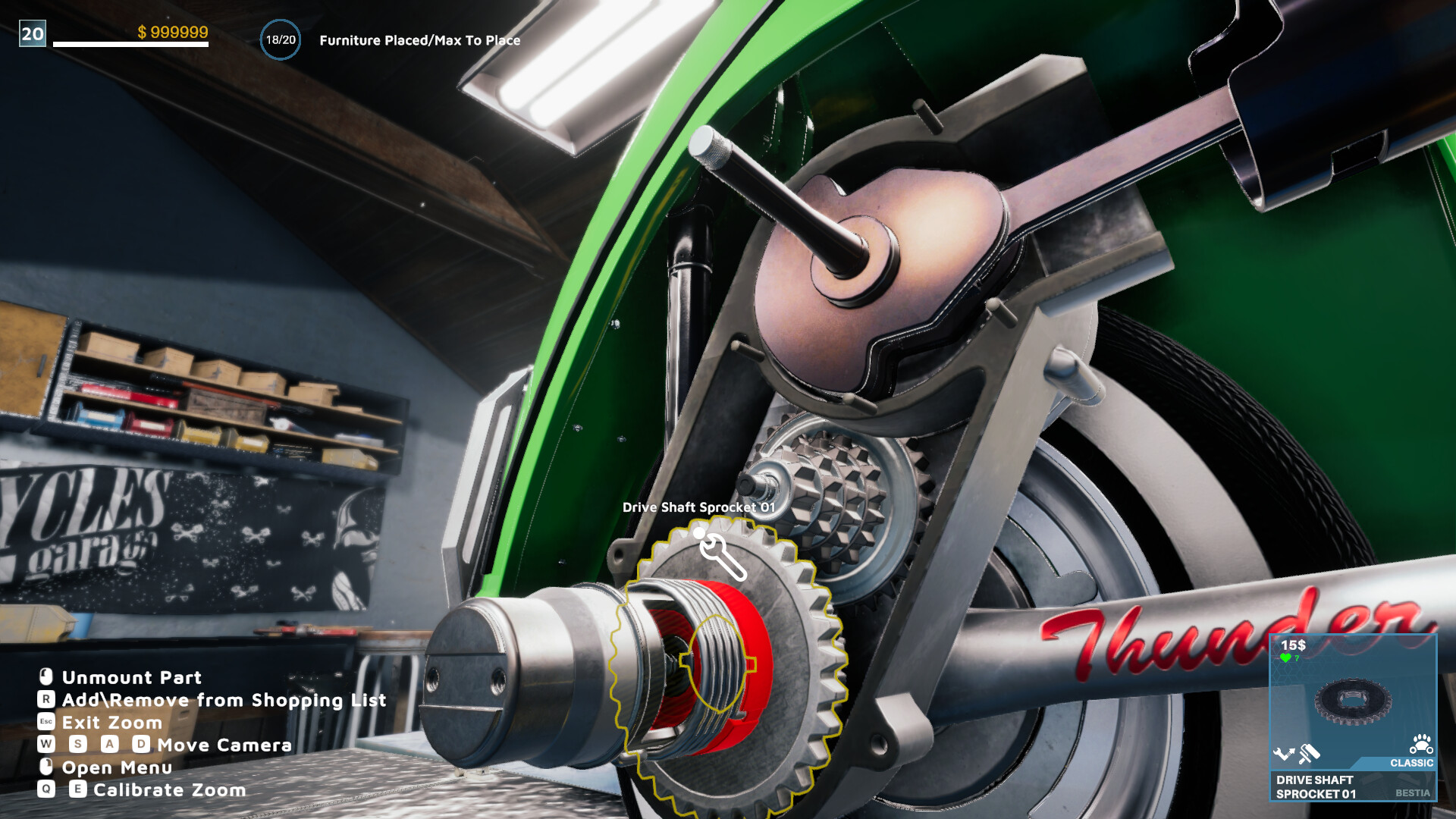1456x819 pixels.
Task: Click Add\Remove from Shopping List
Action: [x=223, y=700]
